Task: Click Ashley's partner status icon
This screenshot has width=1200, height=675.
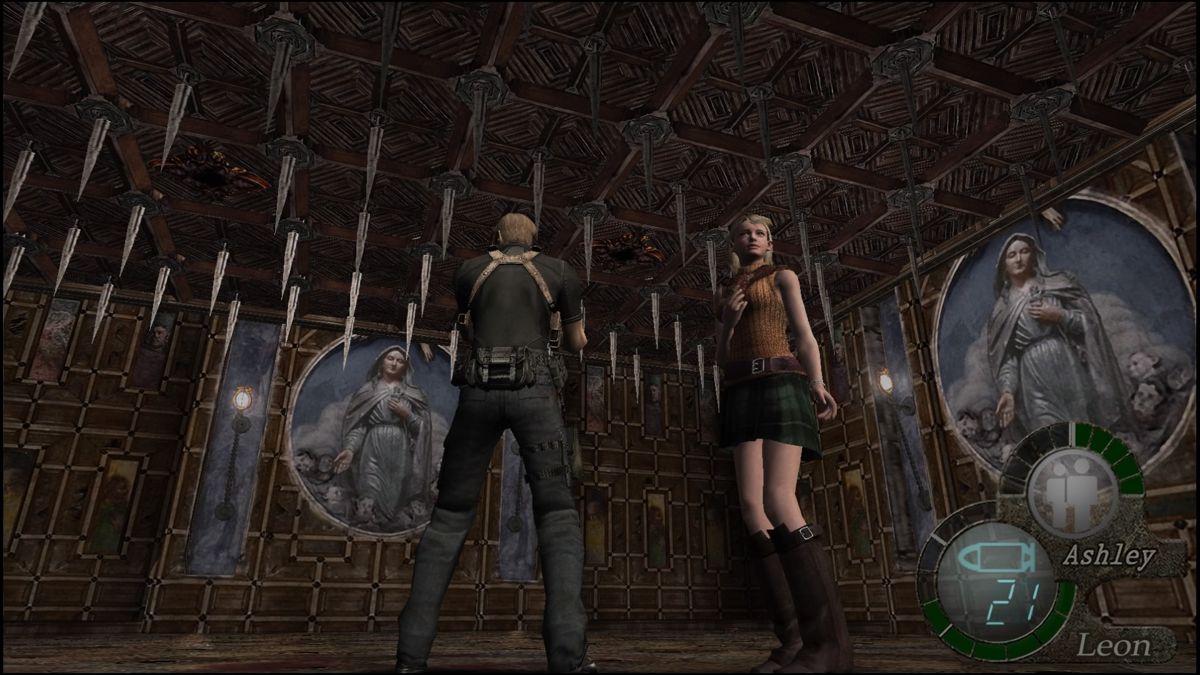Action: point(1071,492)
